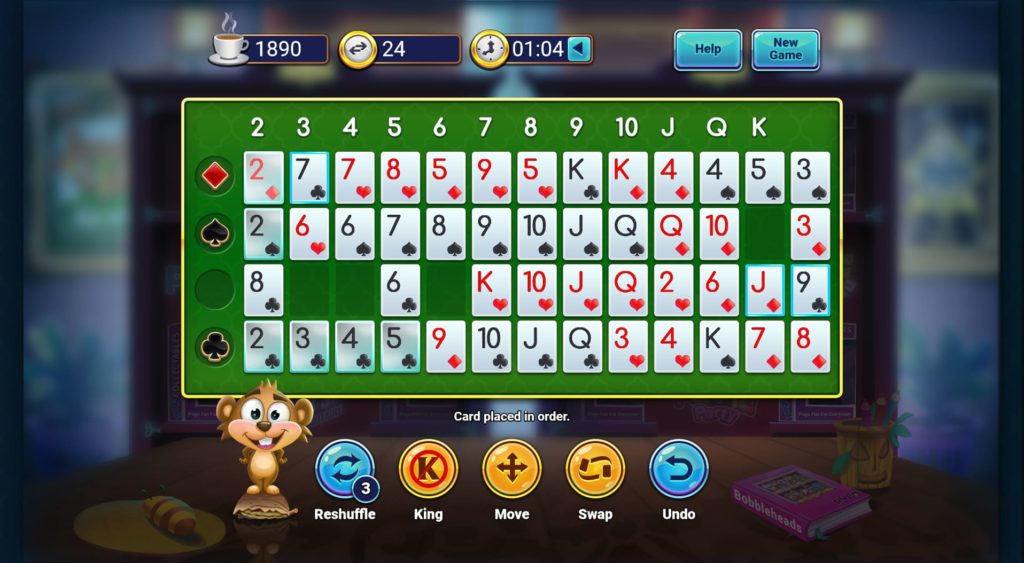Select the Swap power-up
This screenshot has height=563, width=1024.
click(x=595, y=470)
